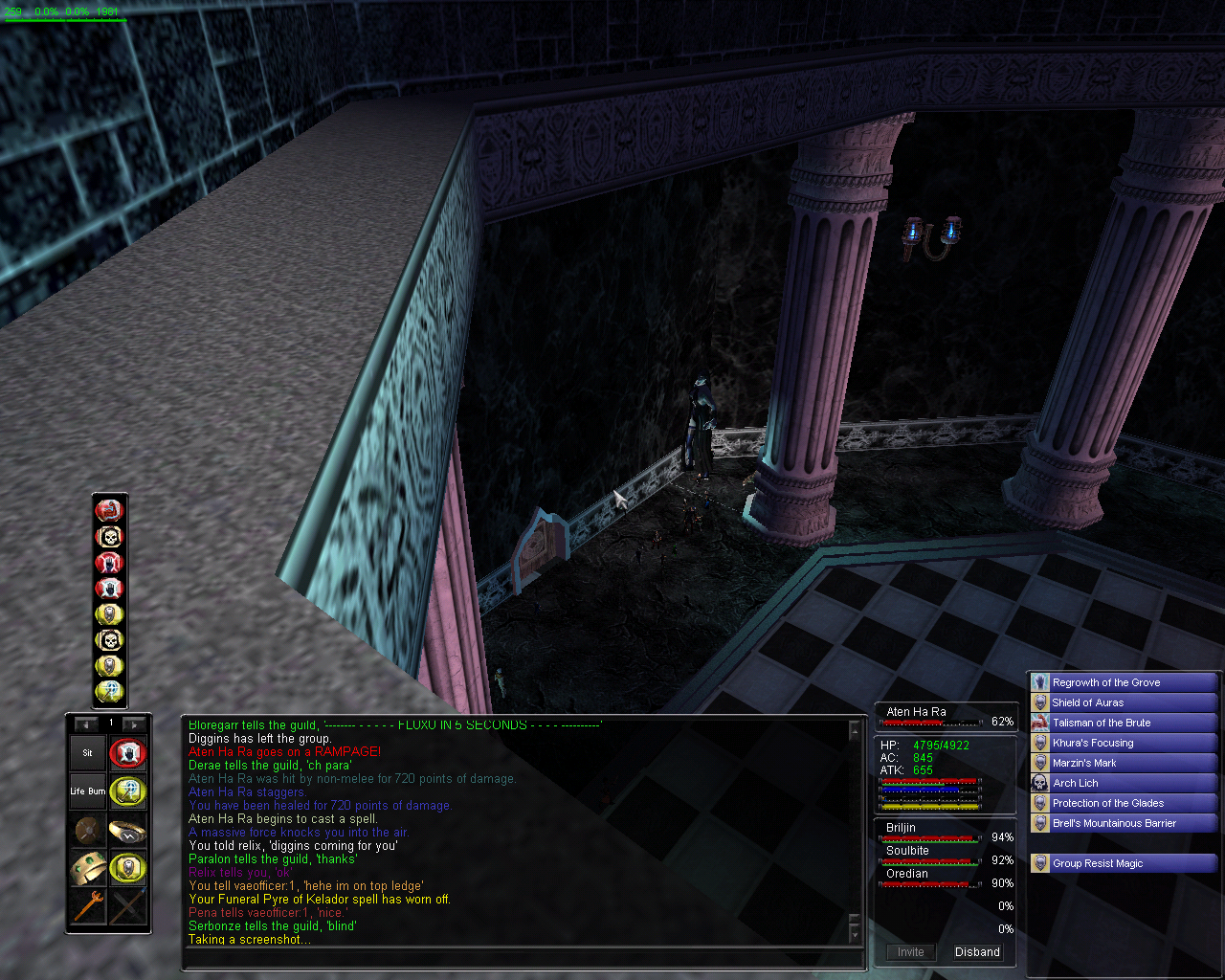Select the Brell's Mountainous Barrier buff
Image resolution: width=1225 pixels, height=980 pixels.
(x=1114, y=823)
